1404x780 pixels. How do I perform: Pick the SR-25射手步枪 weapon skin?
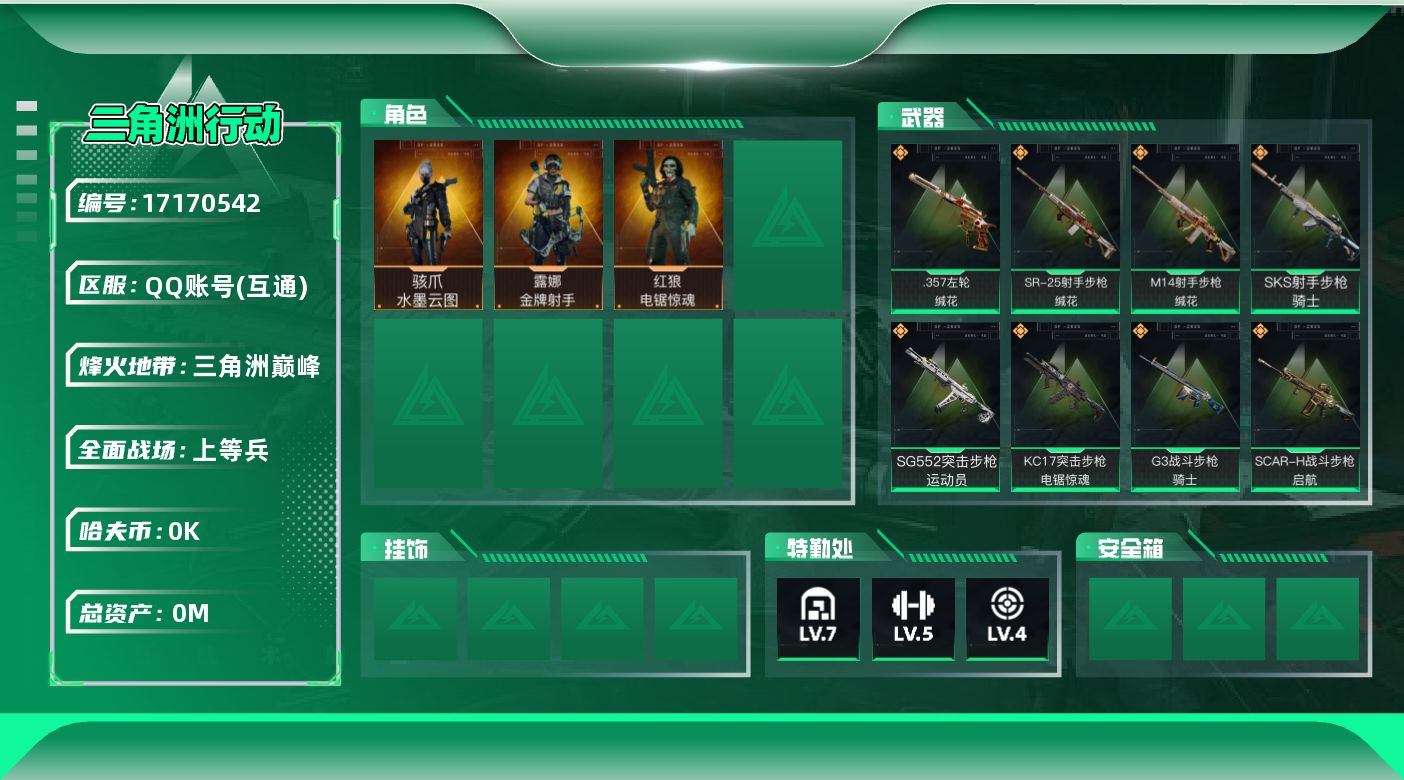(1065, 228)
